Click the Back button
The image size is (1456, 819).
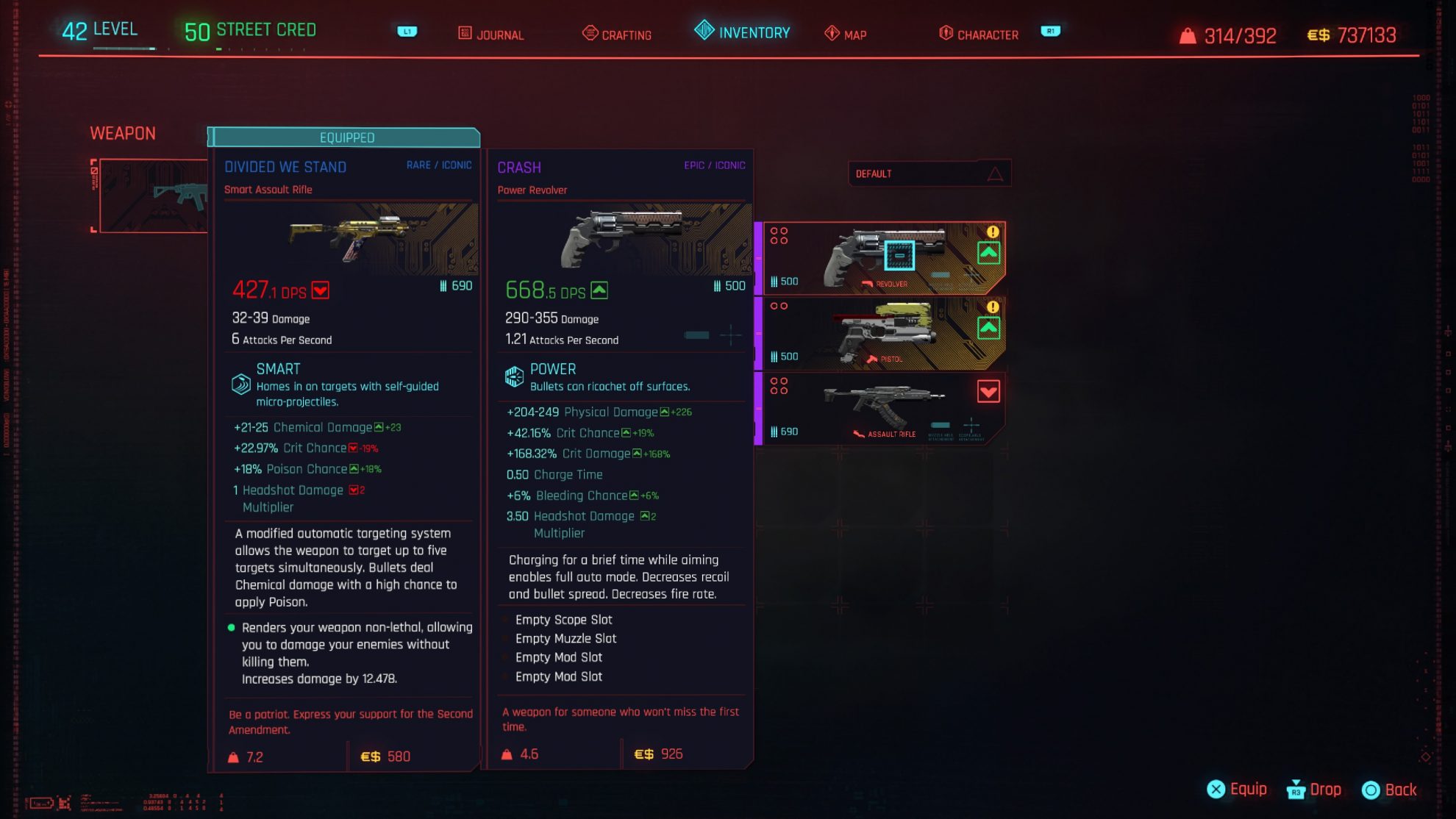coord(1392,789)
